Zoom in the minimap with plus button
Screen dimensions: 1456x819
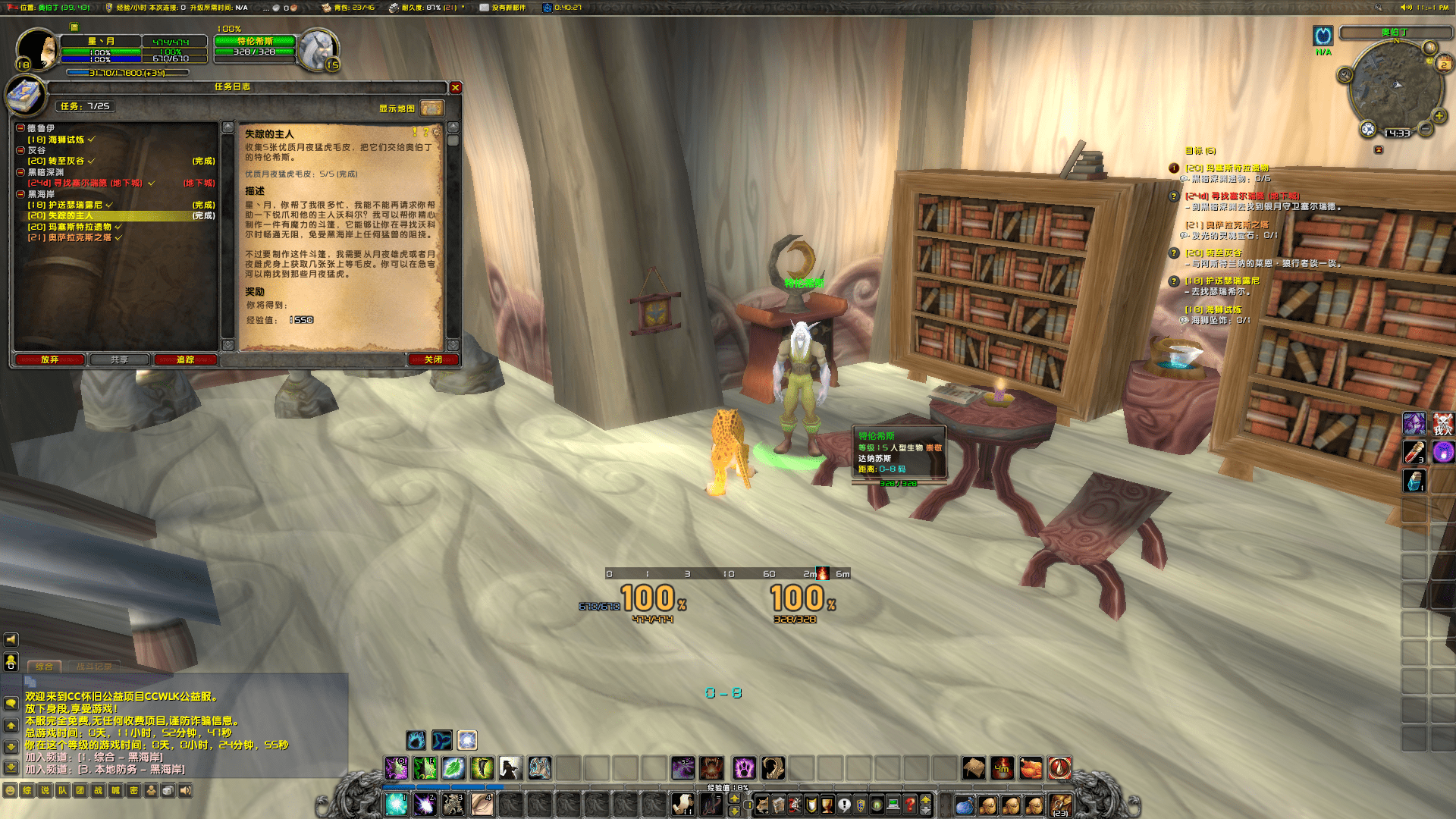[1439, 116]
